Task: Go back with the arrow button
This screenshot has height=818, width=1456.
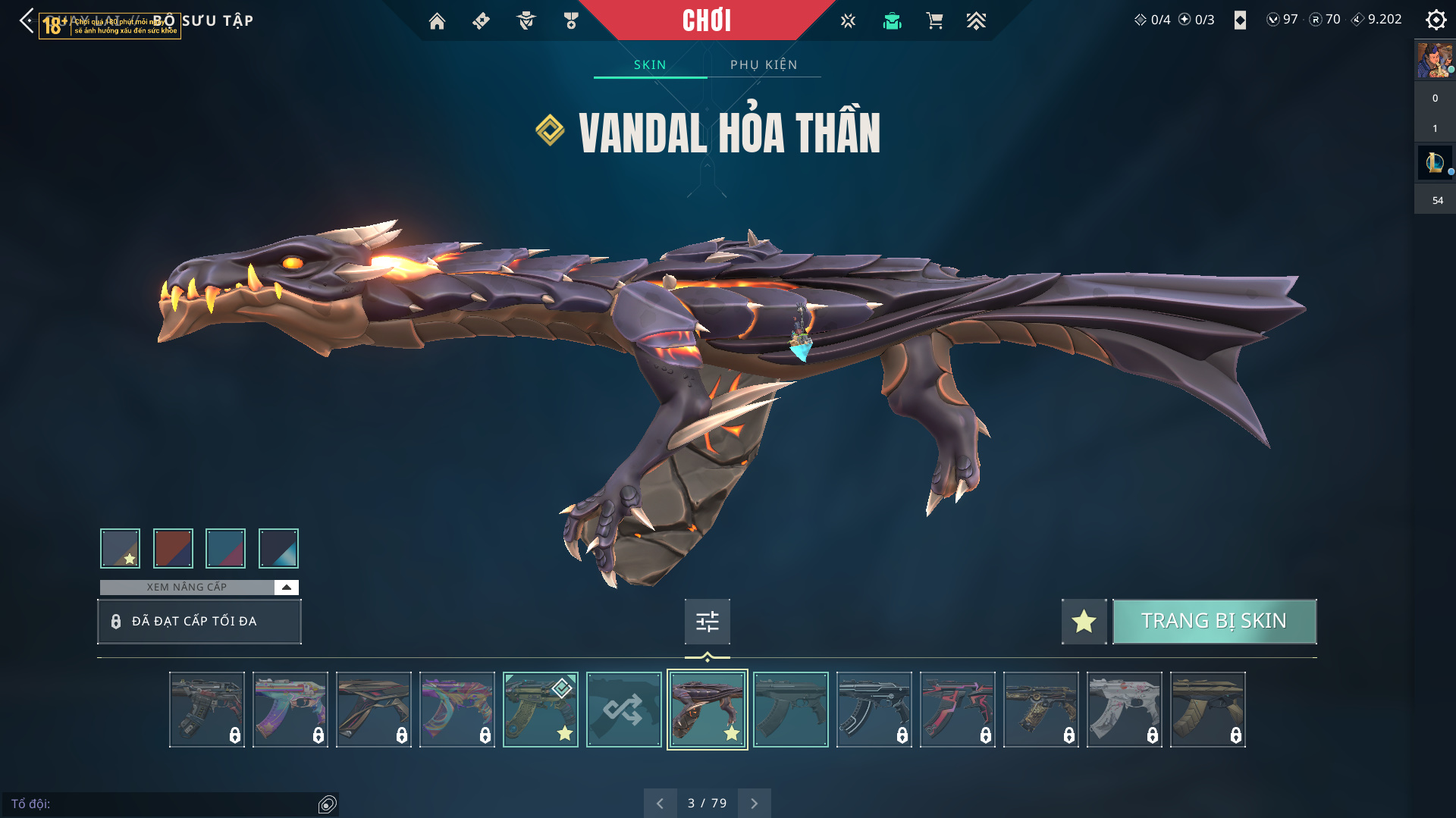Action: point(27,20)
